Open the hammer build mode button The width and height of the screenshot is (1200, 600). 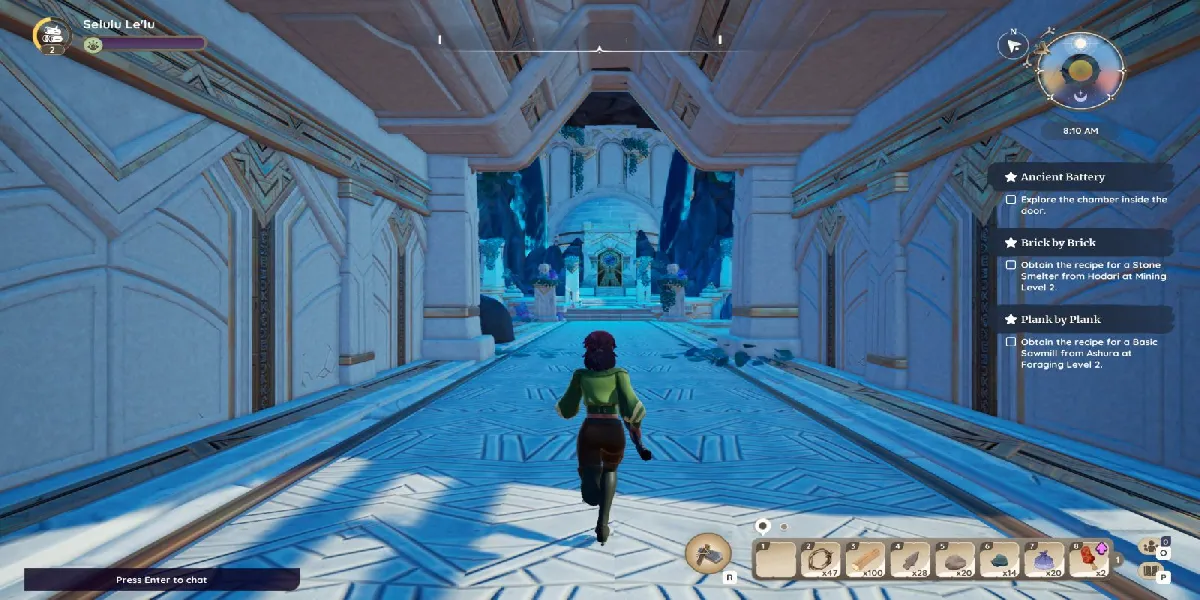[707, 553]
